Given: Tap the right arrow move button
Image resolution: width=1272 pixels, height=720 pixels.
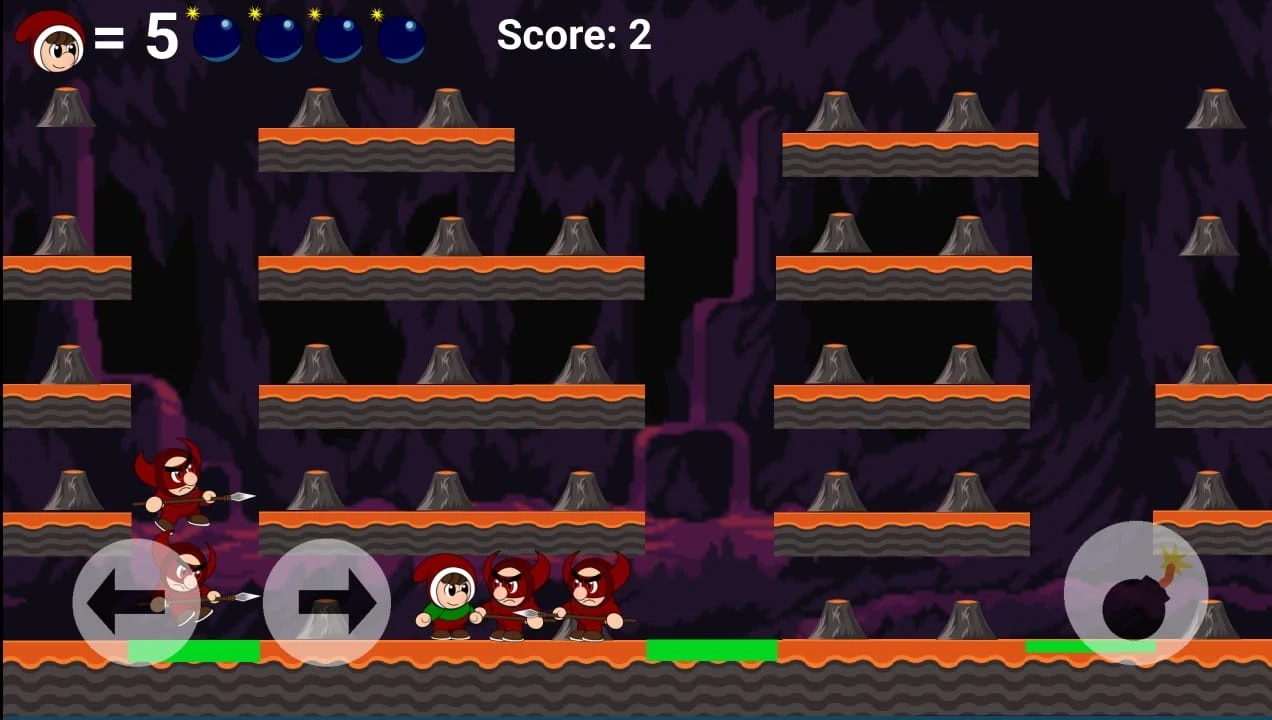Looking at the screenshot, I should point(327,602).
